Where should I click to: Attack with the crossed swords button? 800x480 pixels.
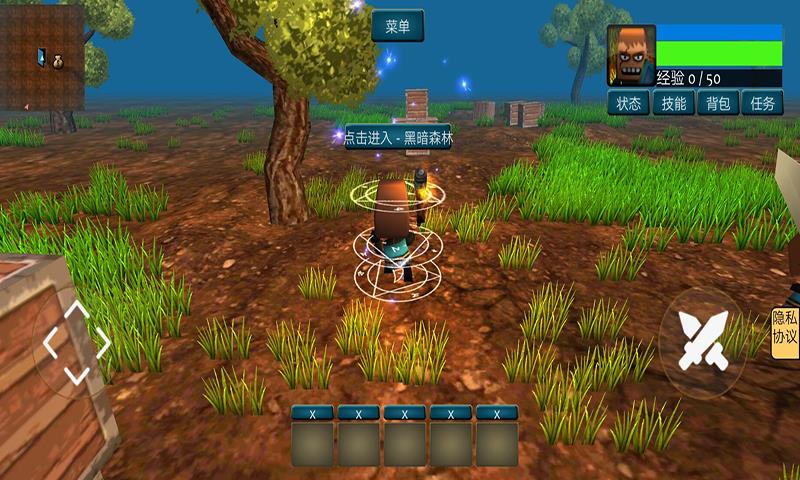click(703, 337)
